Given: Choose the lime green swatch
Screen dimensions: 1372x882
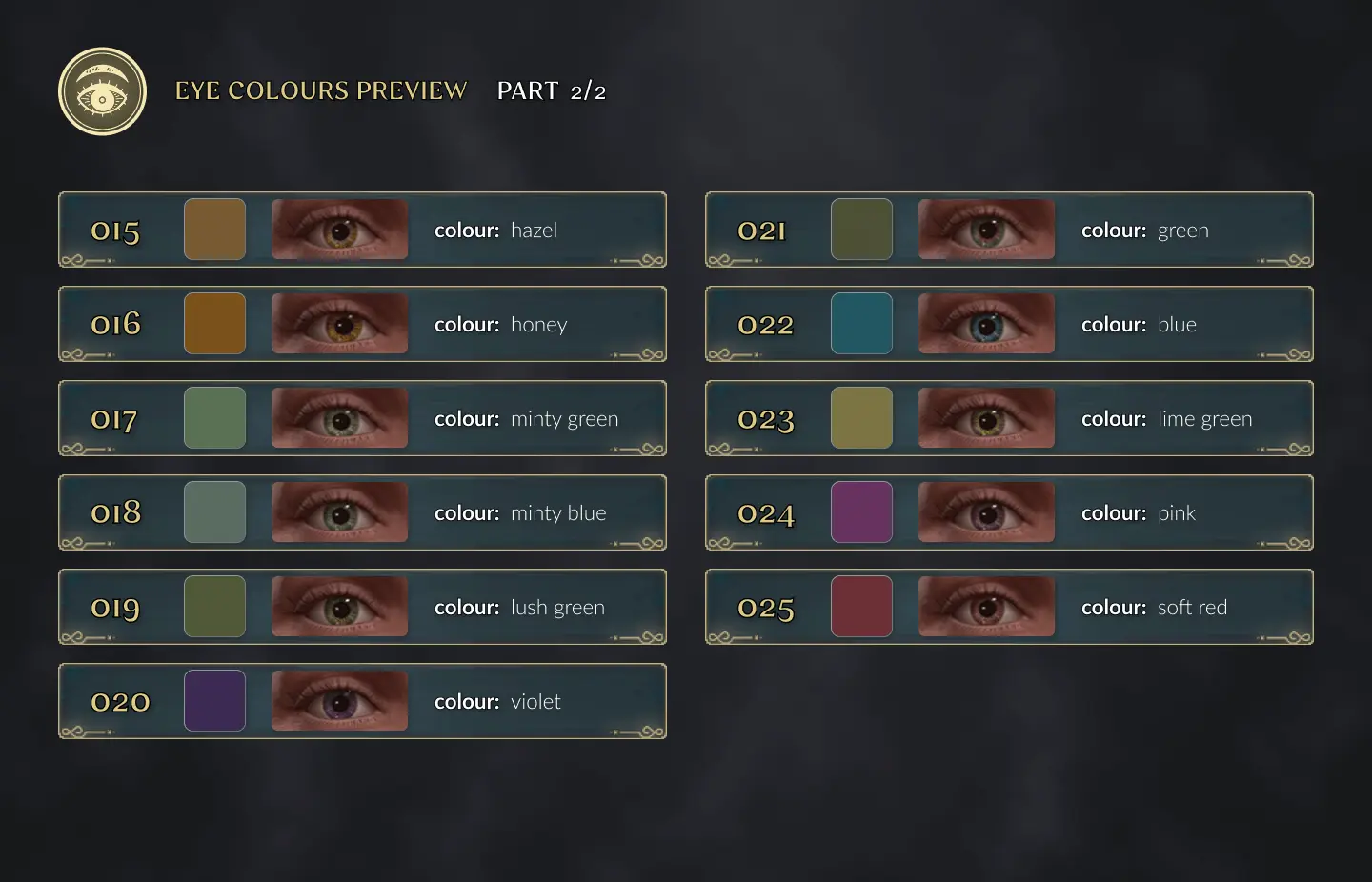Looking at the screenshot, I should (861, 418).
